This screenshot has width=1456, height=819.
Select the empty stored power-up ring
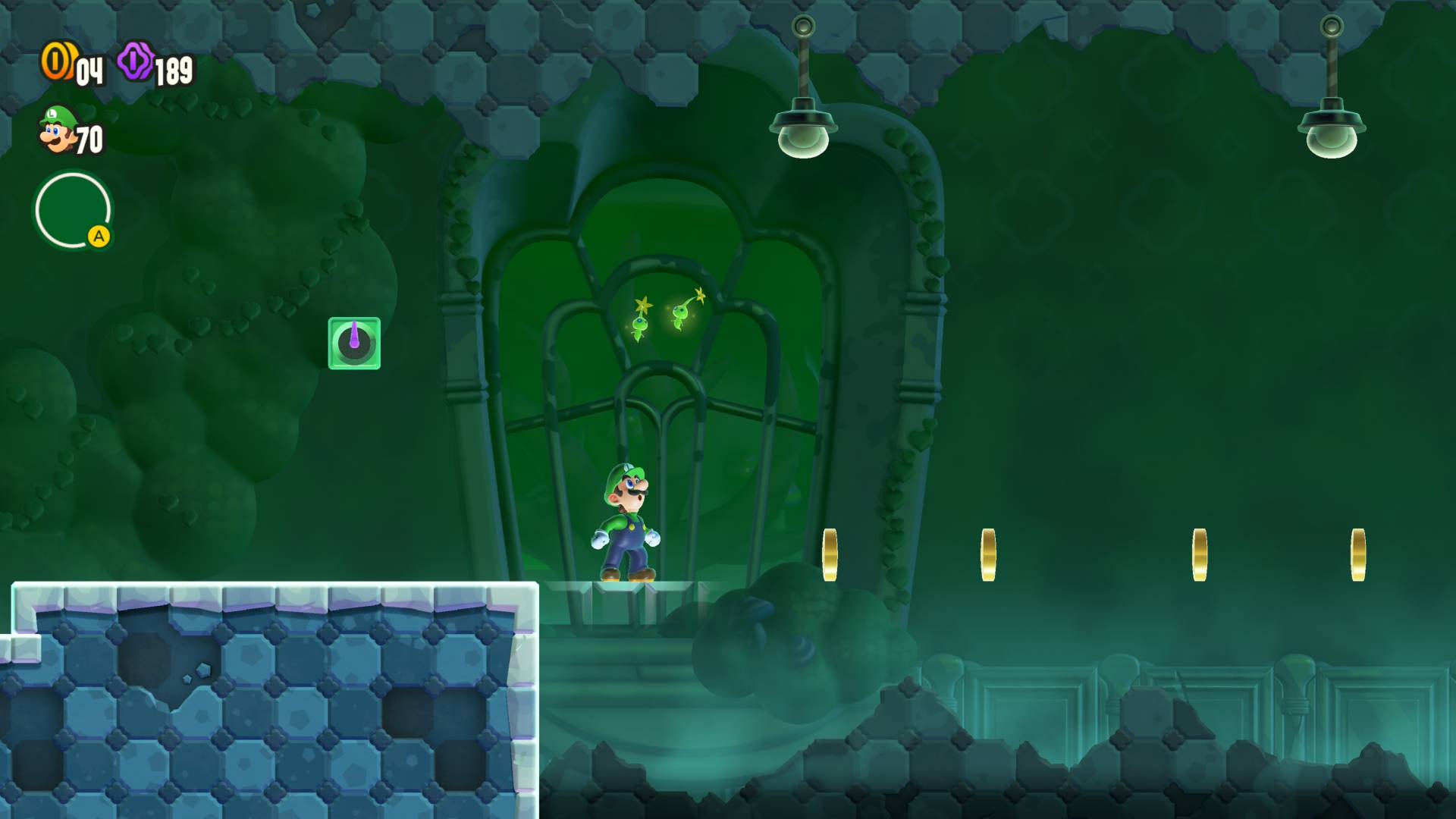pyautogui.click(x=73, y=210)
